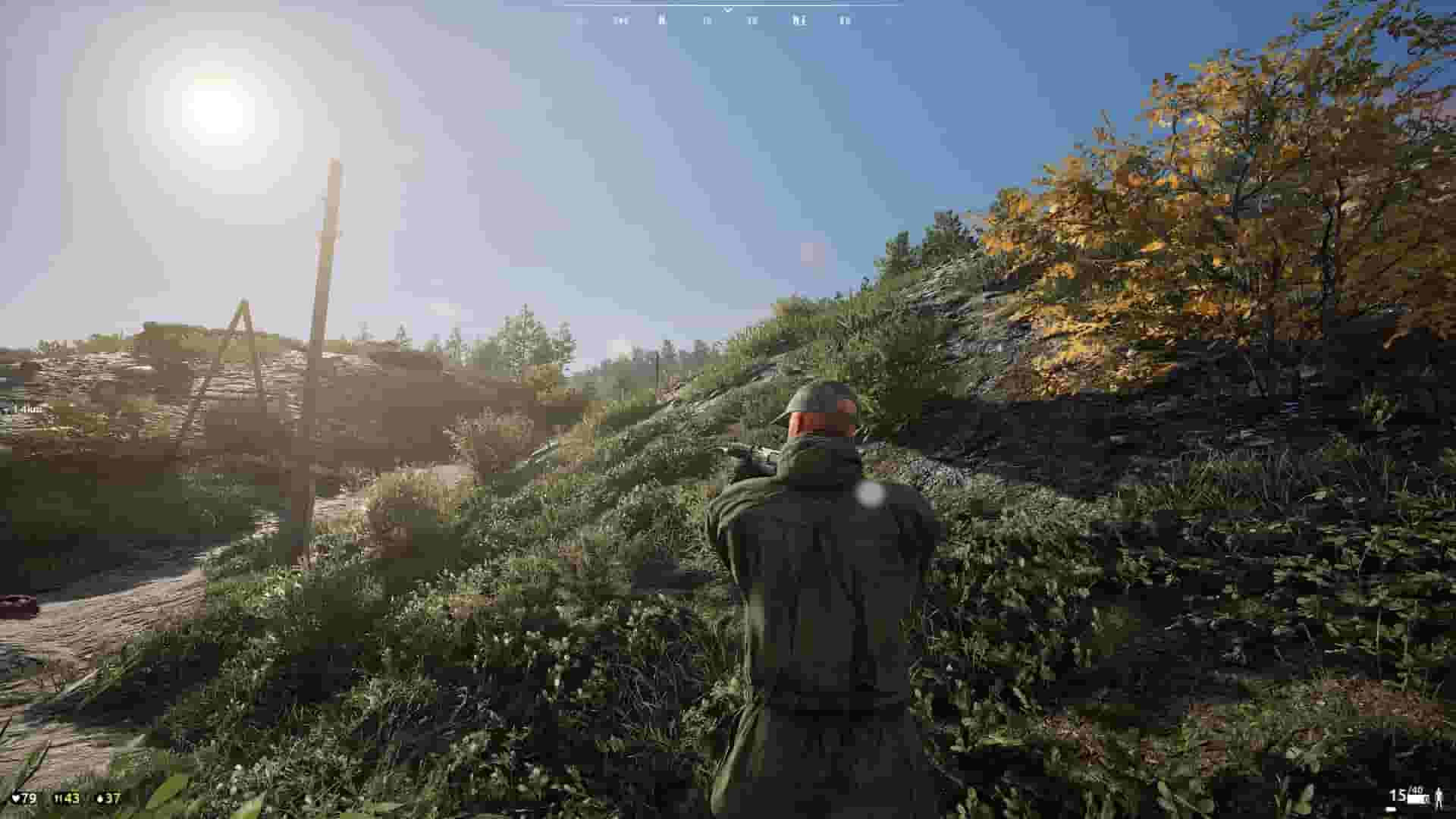Click the 1.4km distance label
The width and height of the screenshot is (1456, 819).
(33, 409)
